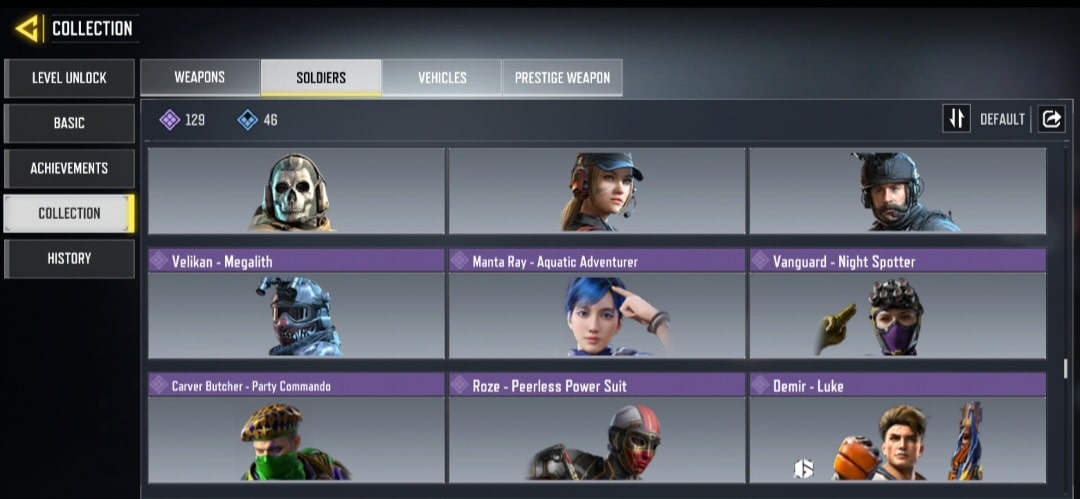Viewport: 1080px width, 499px height.
Task: Select the Velikan - Megalith soldier card
Action: [296, 304]
